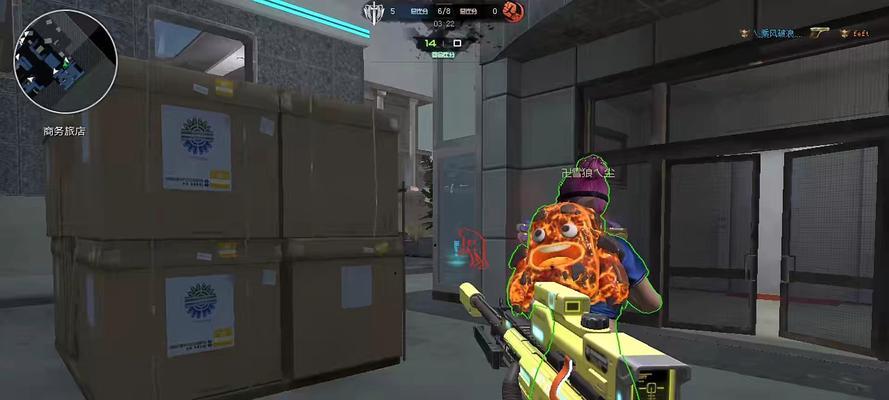Viewport: 889px width, 400px height.
Task: Click the sword-and-wings team emblem
Action: pyautogui.click(x=373, y=12)
